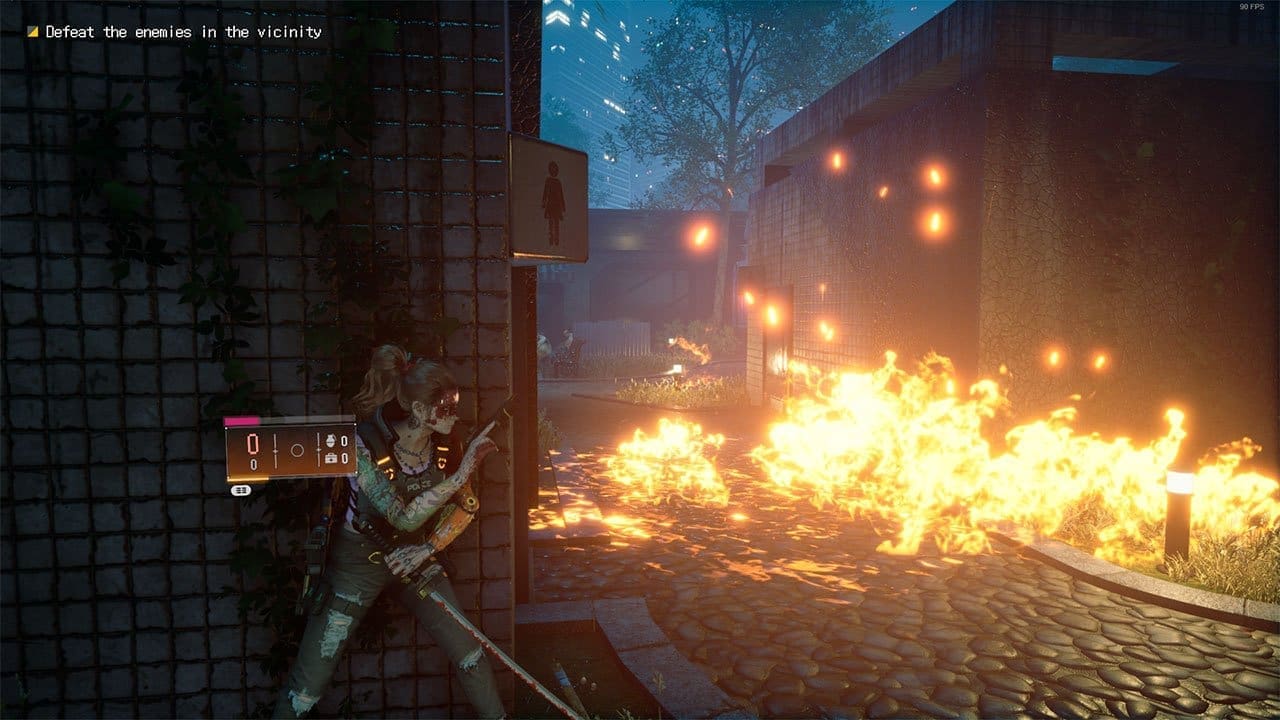The width and height of the screenshot is (1280, 720).
Task: Click the HUD panel frame border
Action: click(x=291, y=427)
